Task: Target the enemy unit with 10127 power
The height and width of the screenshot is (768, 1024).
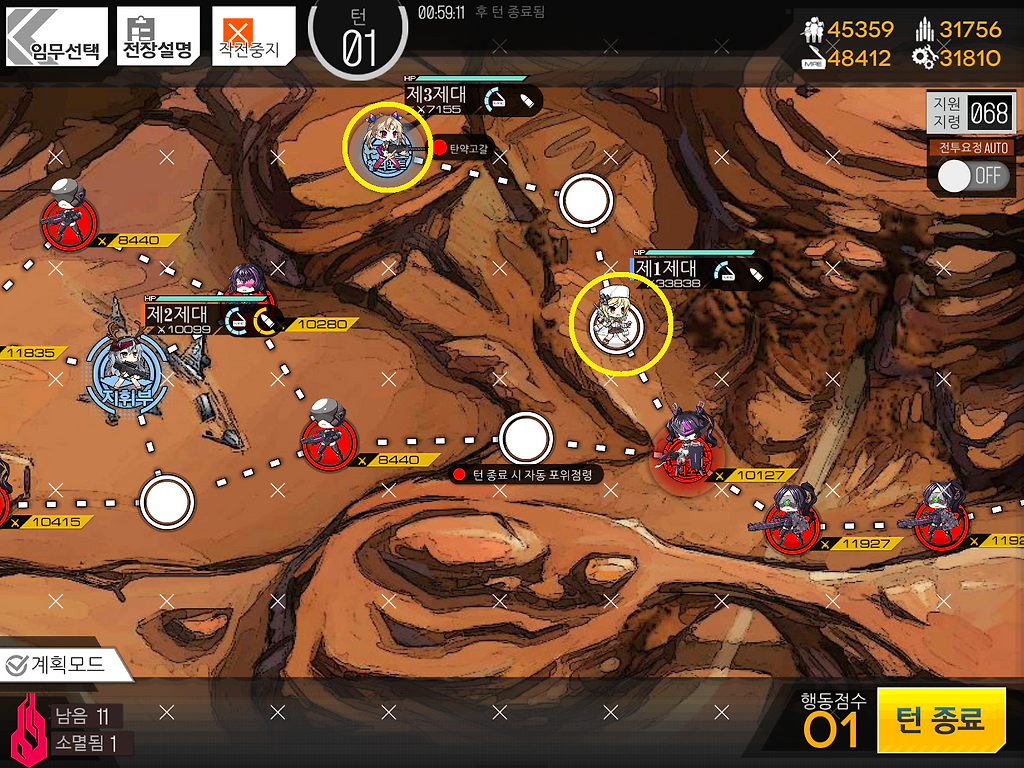Action: pyautogui.click(x=684, y=450)
